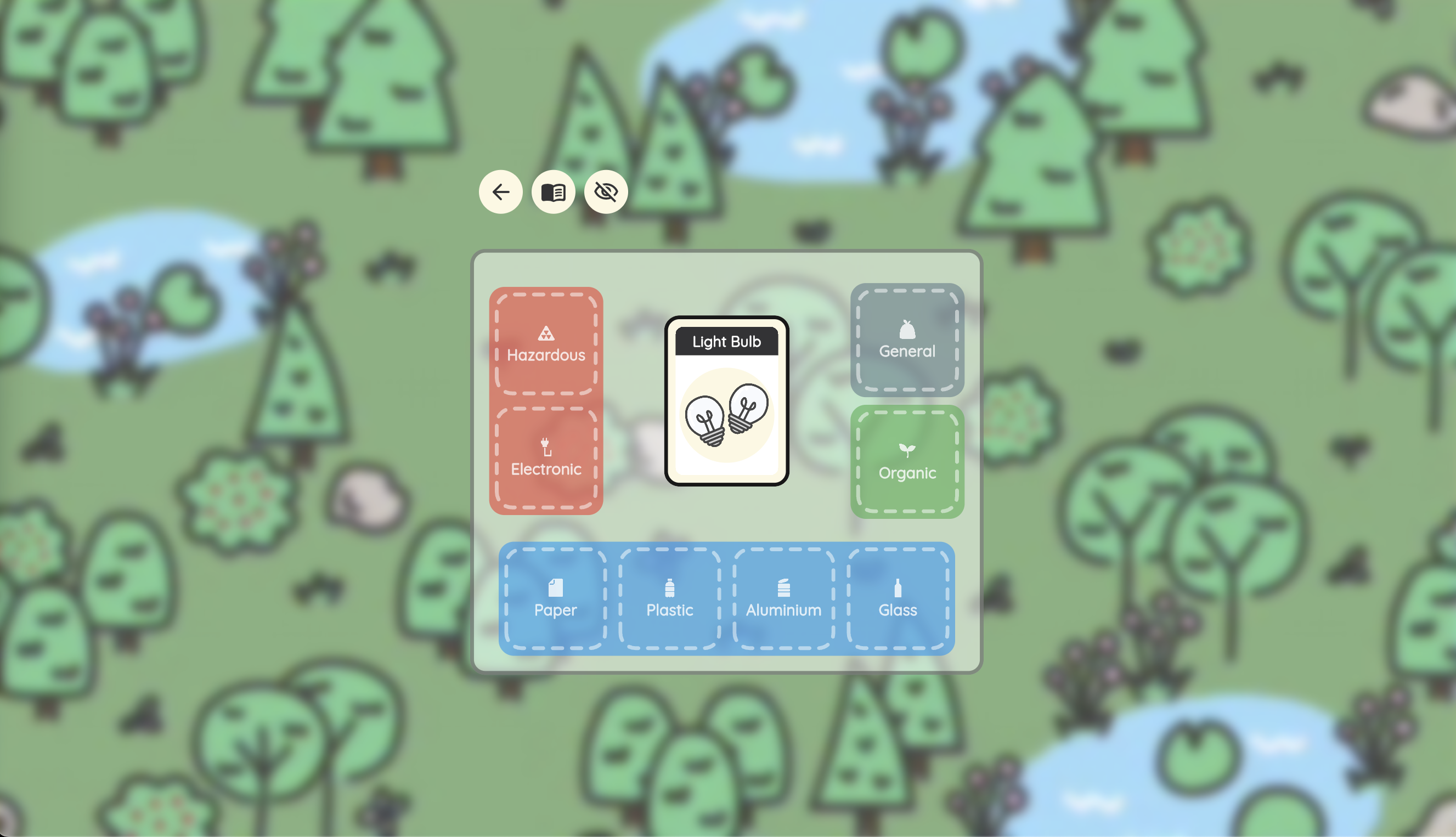
Task: Choose the Aluminium recycling bin
Action: pyautogui.click(x=783, y=598)
